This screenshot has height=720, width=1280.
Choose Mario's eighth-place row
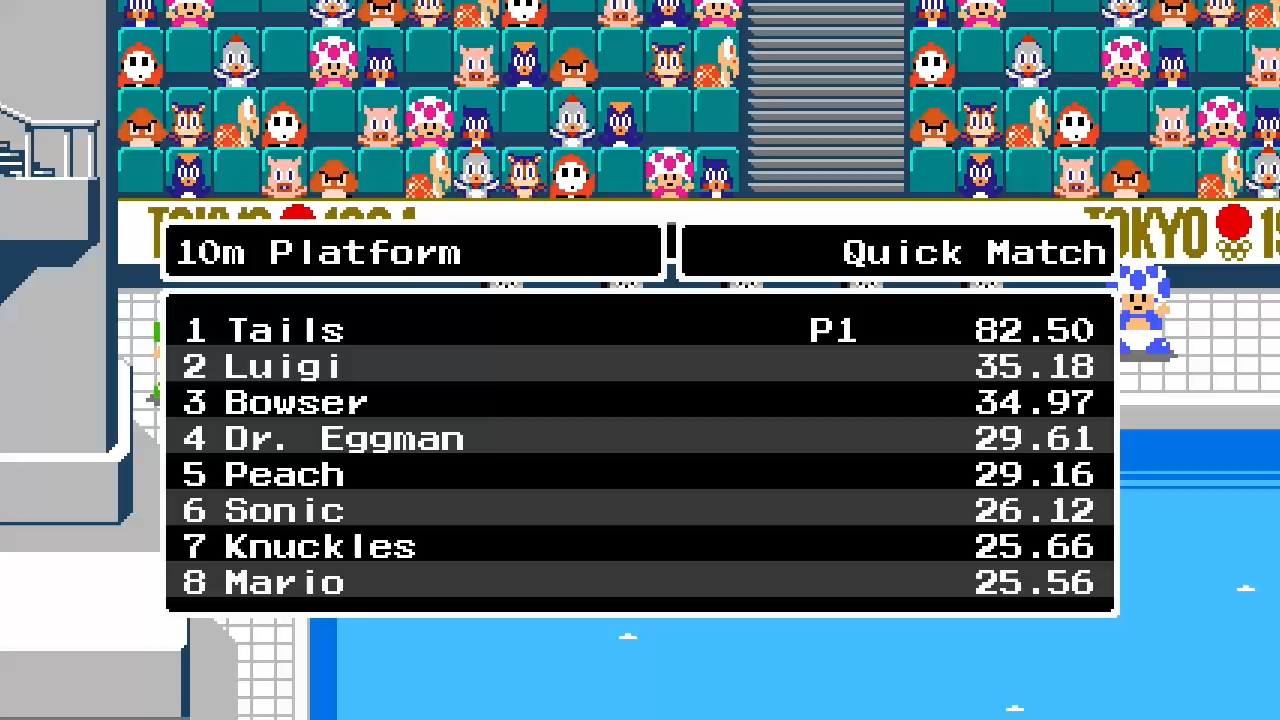640,582
